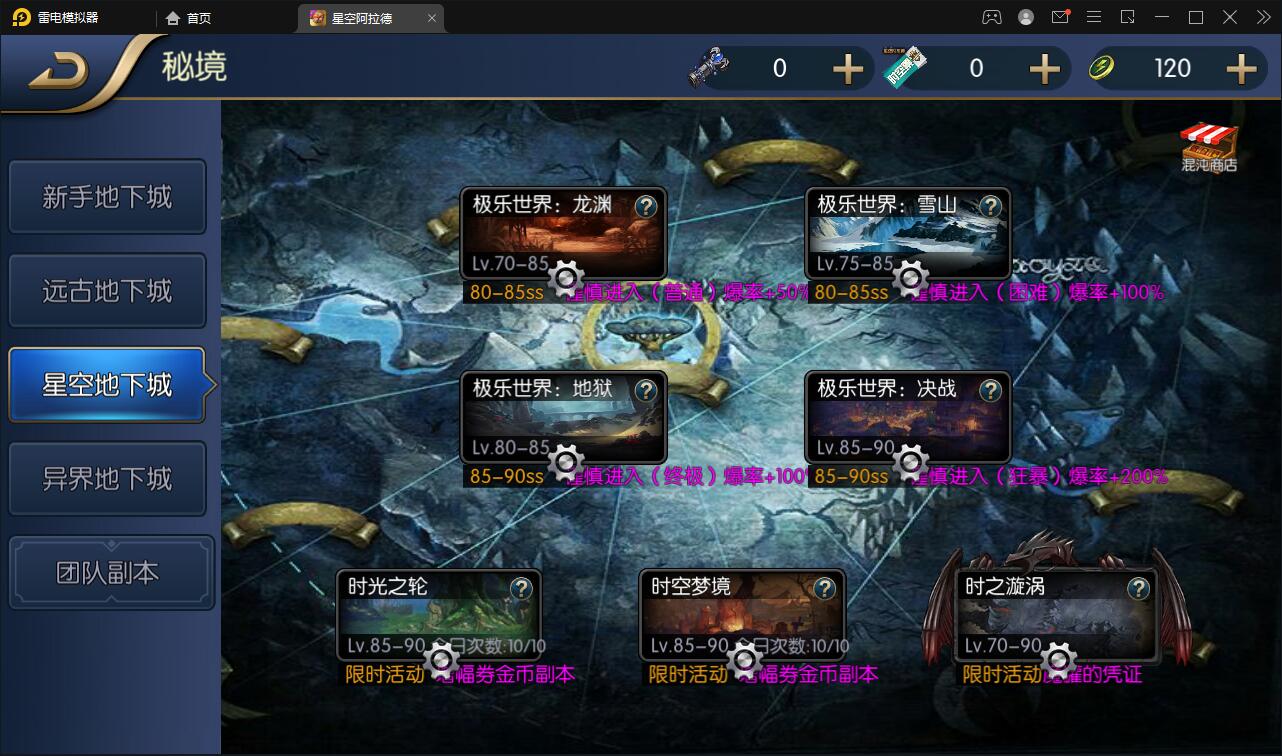The width and height of the screenshot is (1282, 756).
Task: Select the 星空地下城 category button
Action: (107, 384)
